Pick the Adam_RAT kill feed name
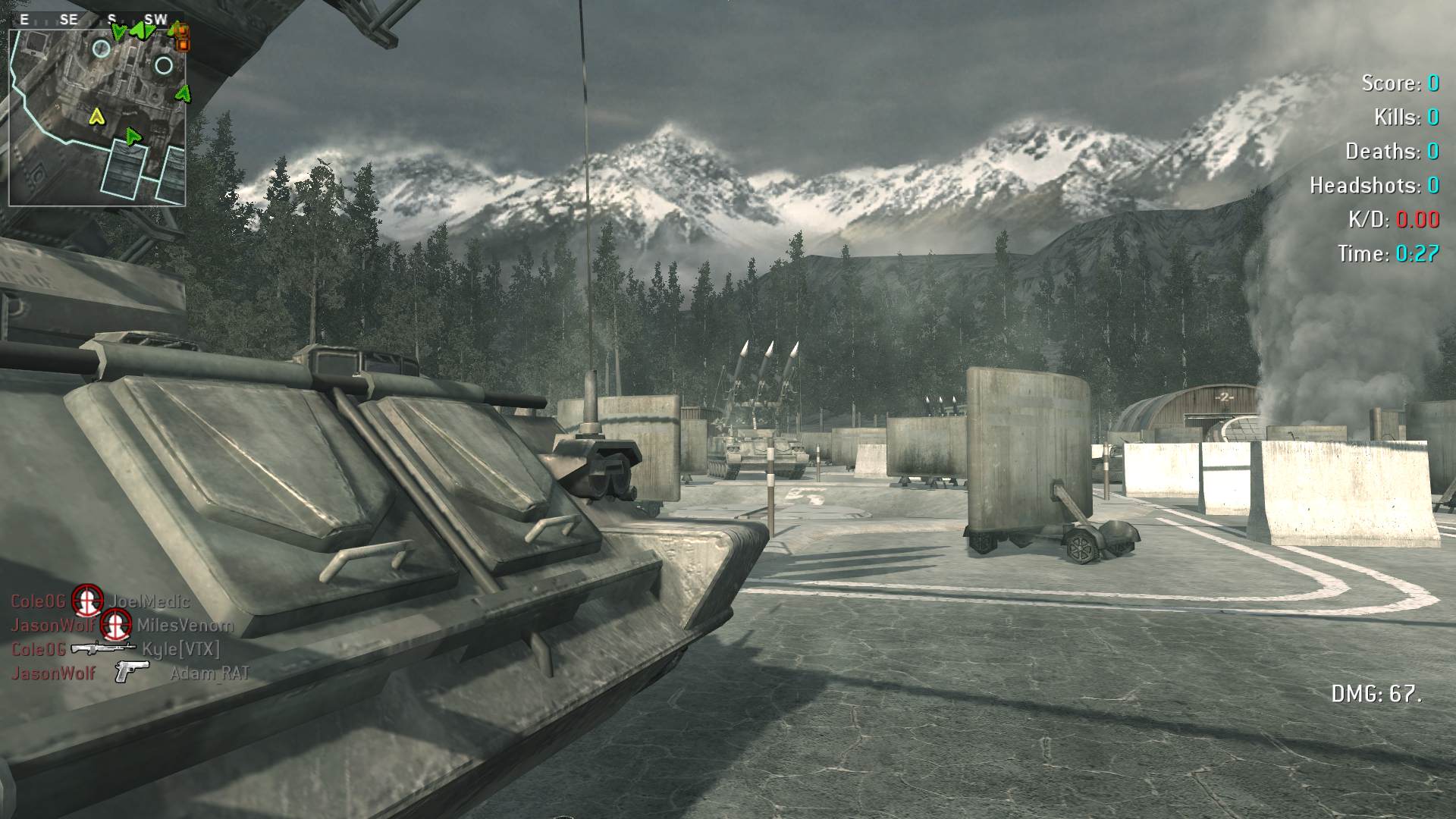The image size is (1456, 819). click(x=209, y=673)
